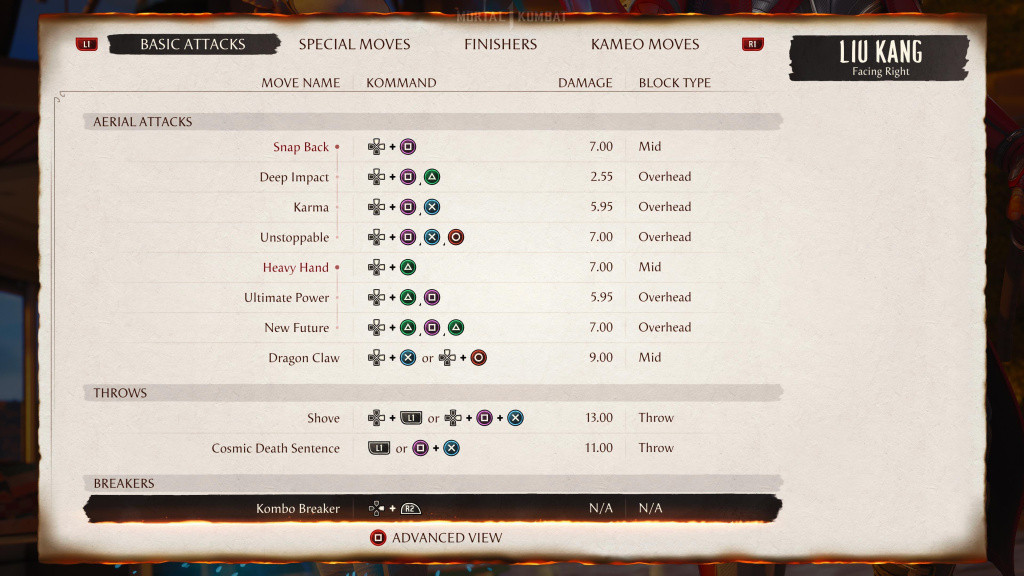Select the Cosmic Death Sentence throw
The image size is (1024, 576).
pos(275,448)
